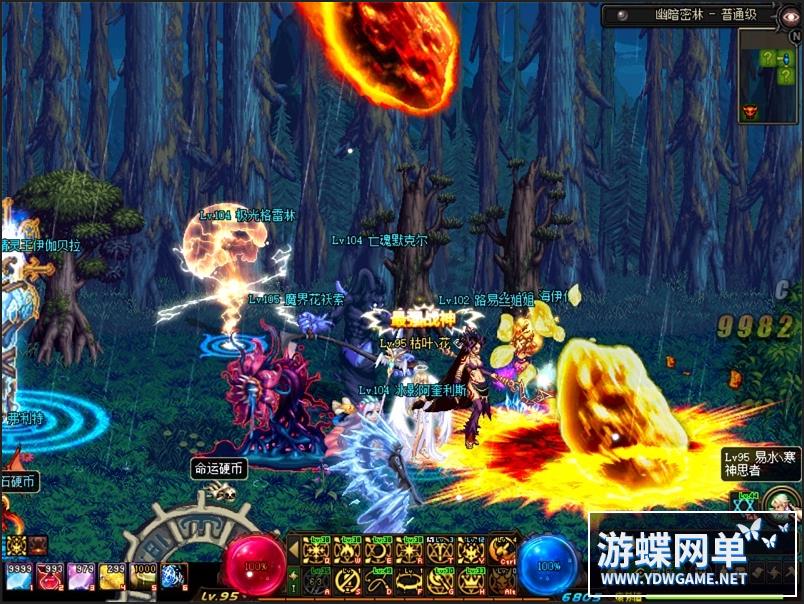Screen dimensions: 804x604
Task: Use the purple item with 979 count
Action: [x=79, y=575]
